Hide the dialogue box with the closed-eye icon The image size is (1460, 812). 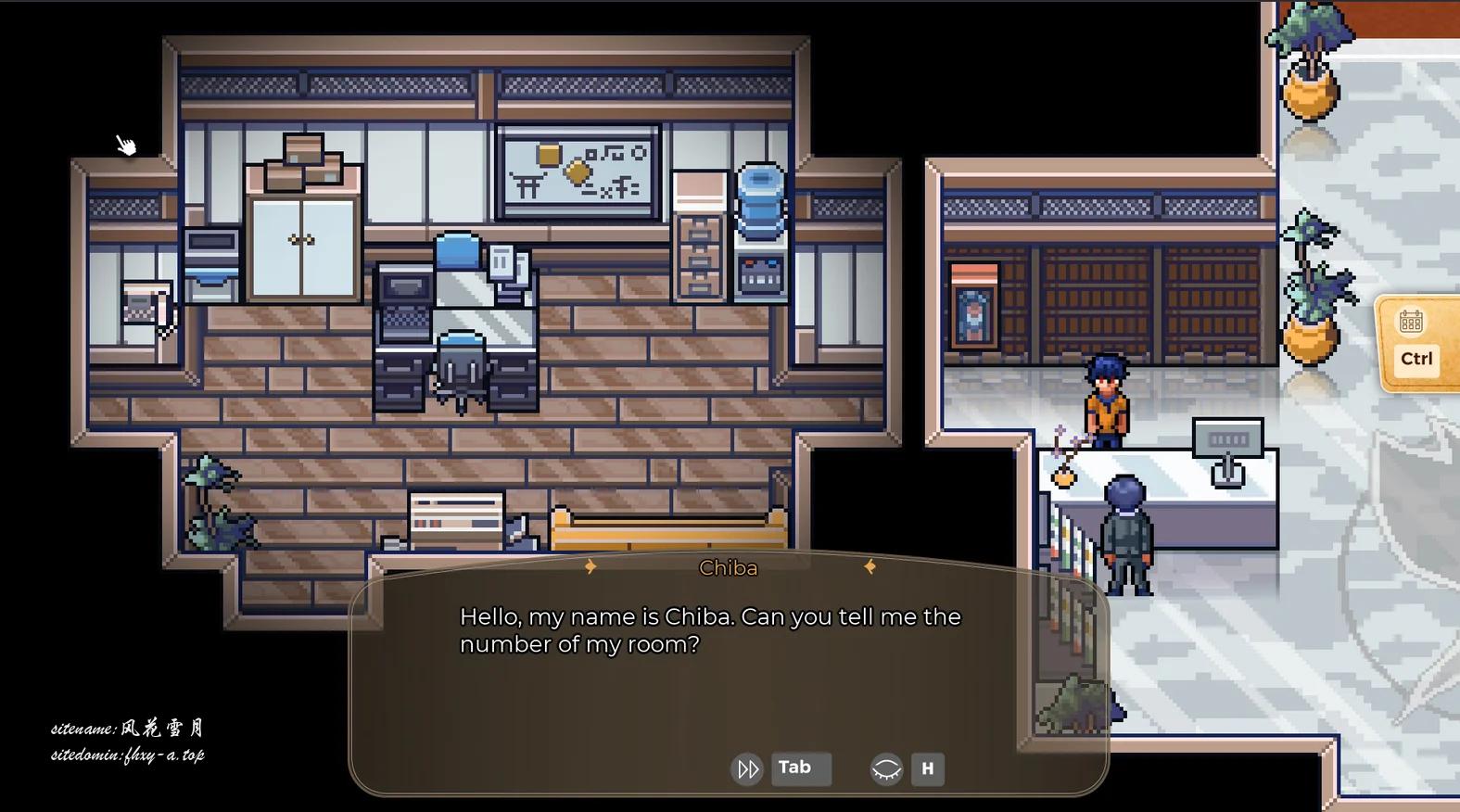coord(886,768)
